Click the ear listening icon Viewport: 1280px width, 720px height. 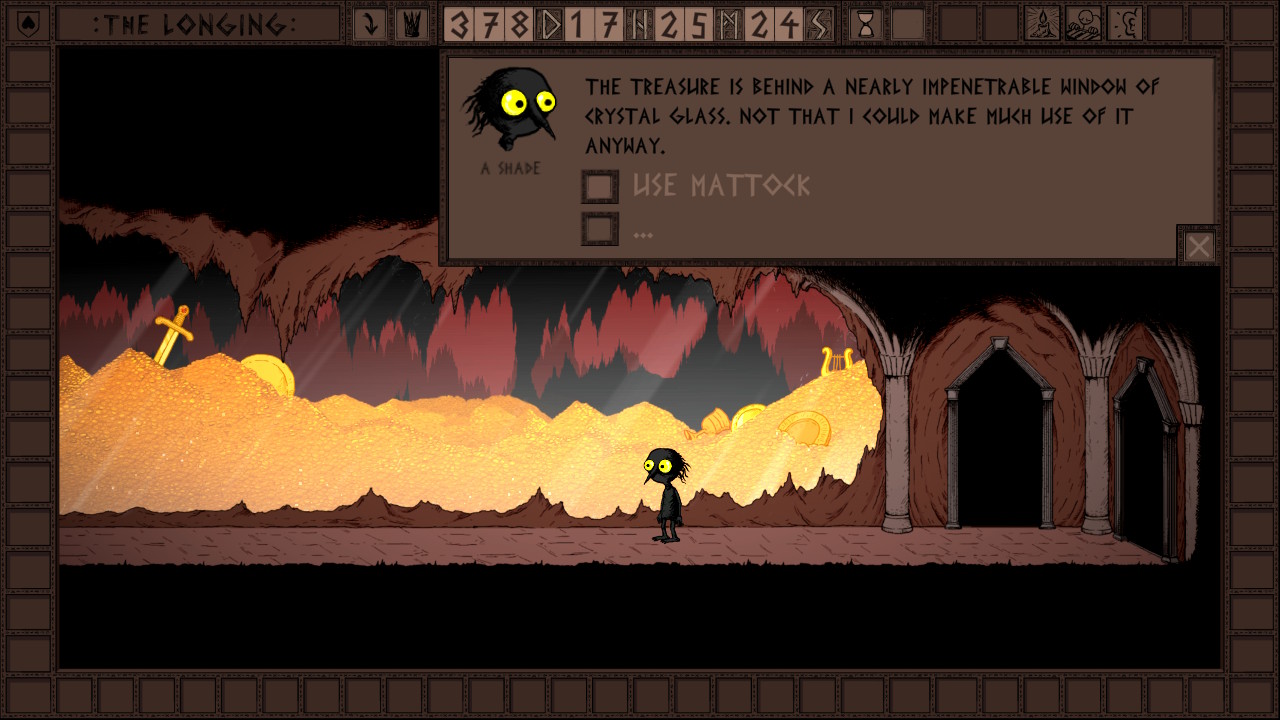(x=1126, y=24)
